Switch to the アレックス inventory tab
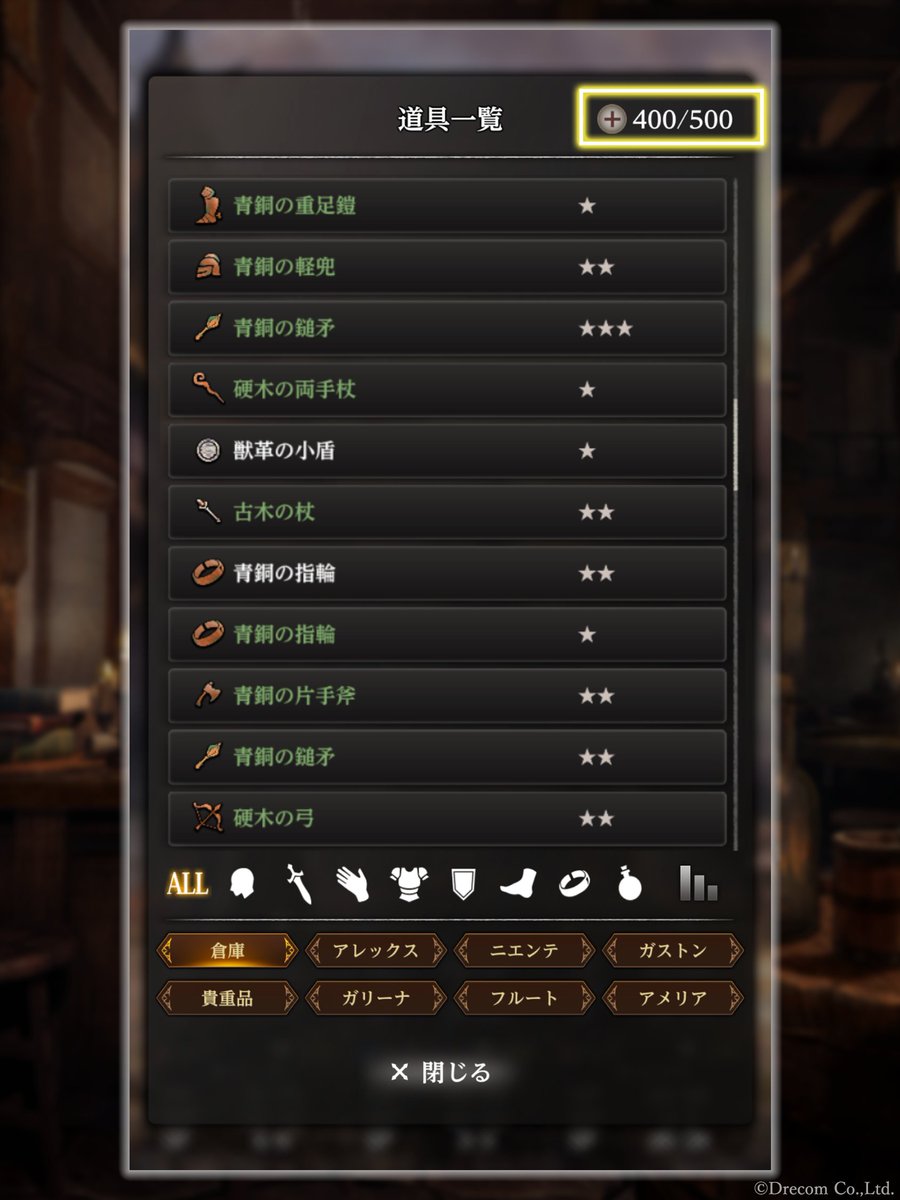This screenshot has width=900, height=1200. (376, 950)
